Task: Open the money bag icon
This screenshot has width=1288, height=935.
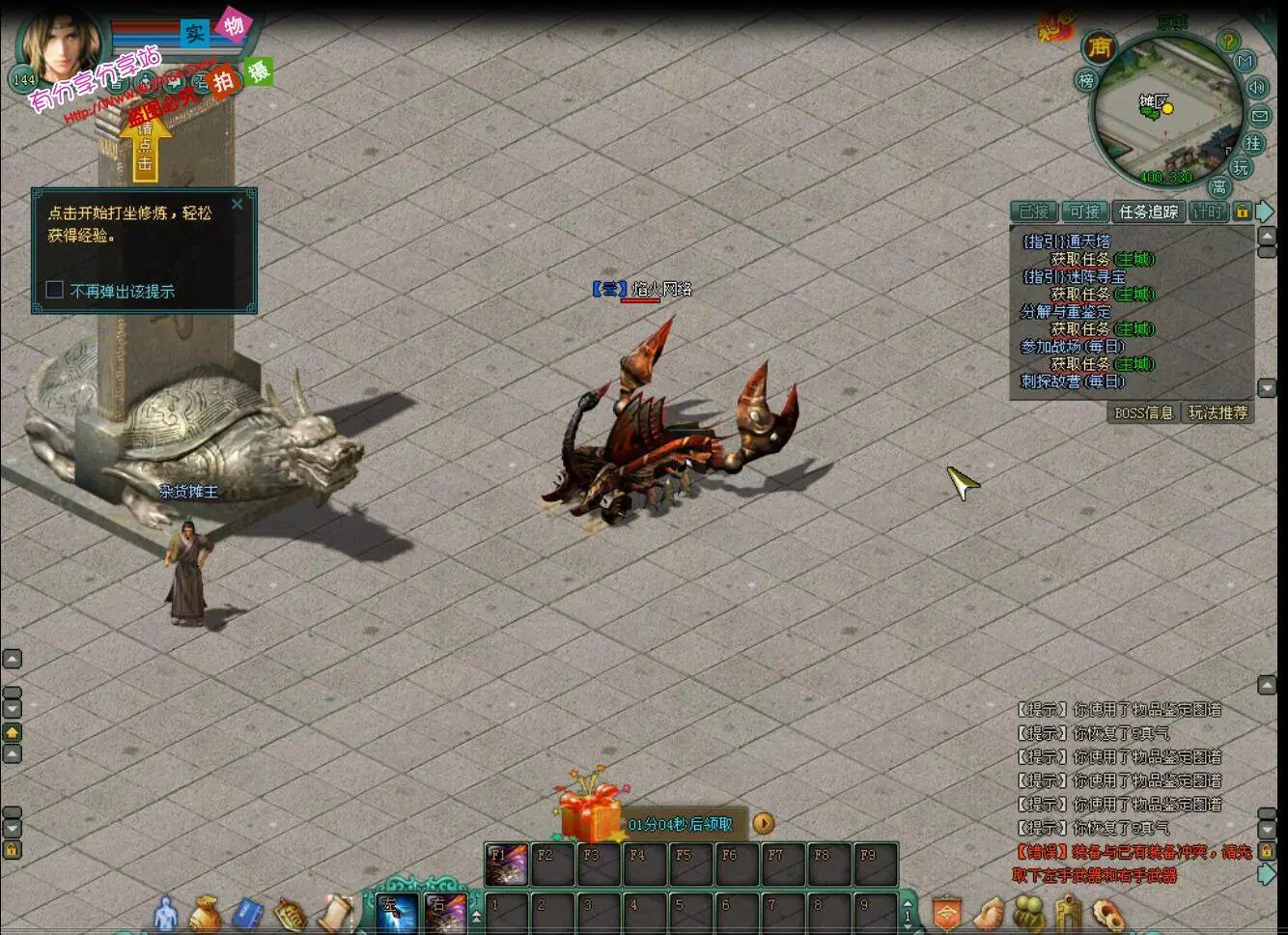Action: tap(206, 913)
